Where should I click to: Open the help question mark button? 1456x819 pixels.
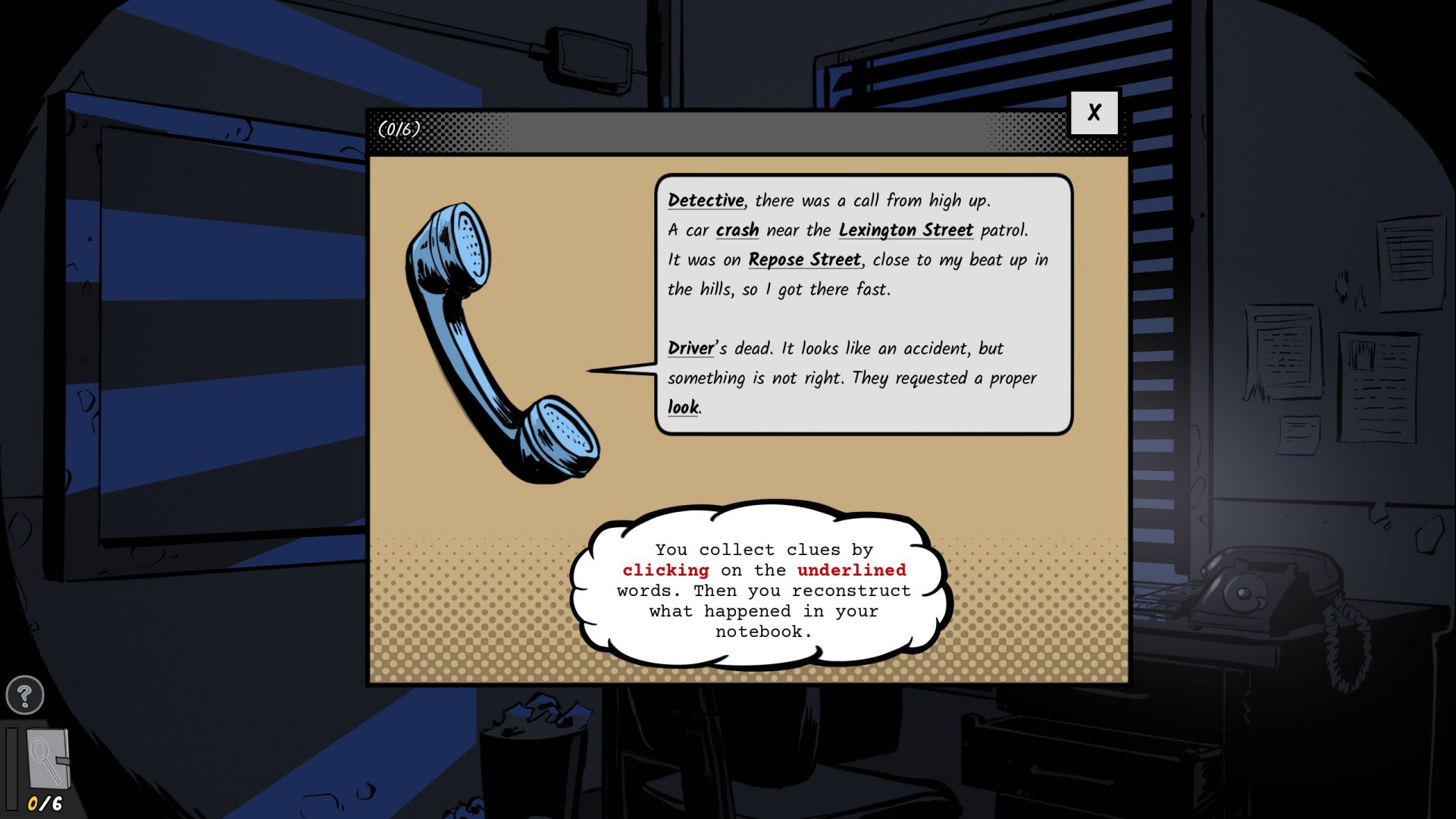click(24, 695)
